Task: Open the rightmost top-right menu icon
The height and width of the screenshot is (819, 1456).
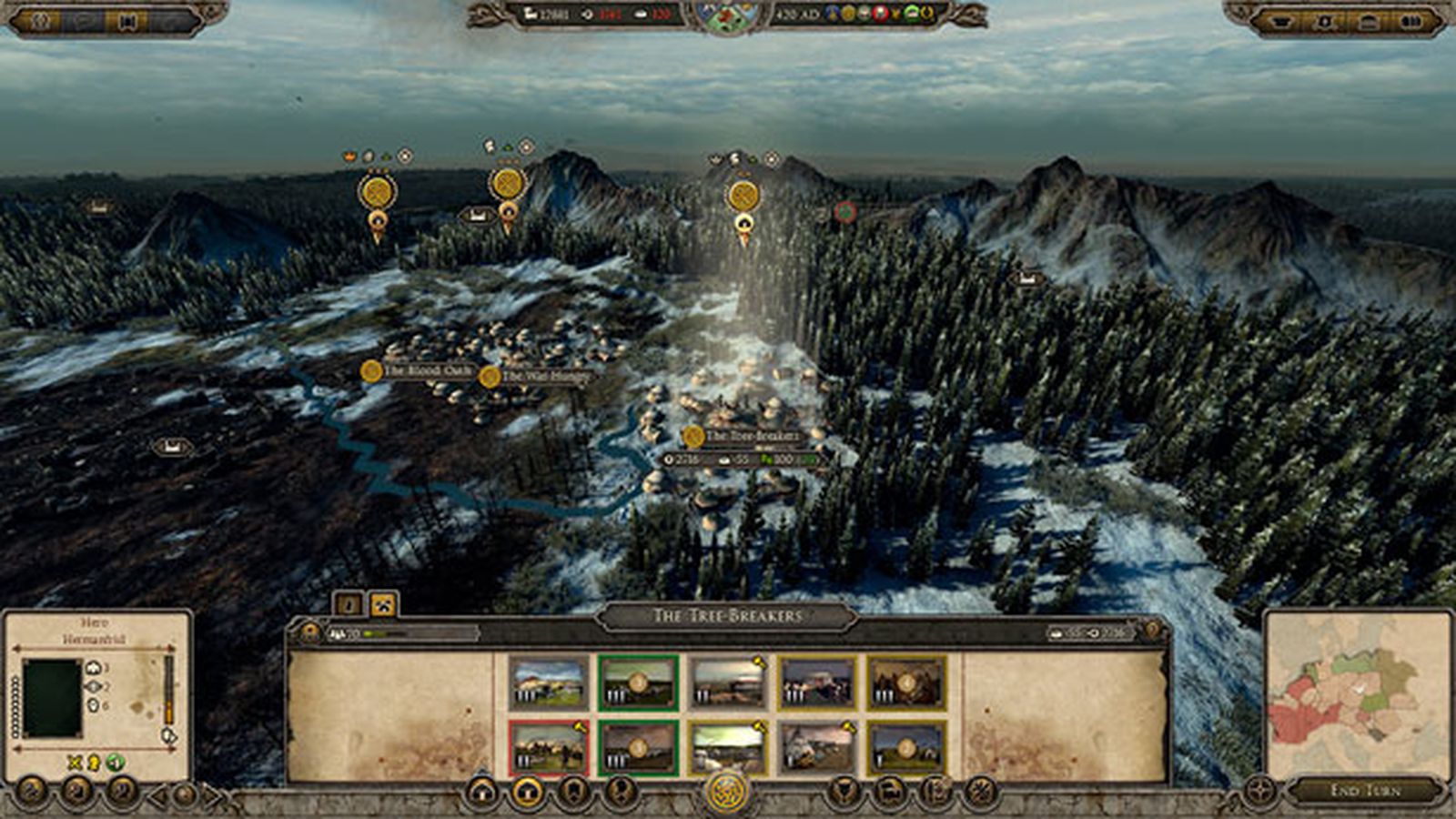Action: pyautogui.click(x=1410, y=22)
